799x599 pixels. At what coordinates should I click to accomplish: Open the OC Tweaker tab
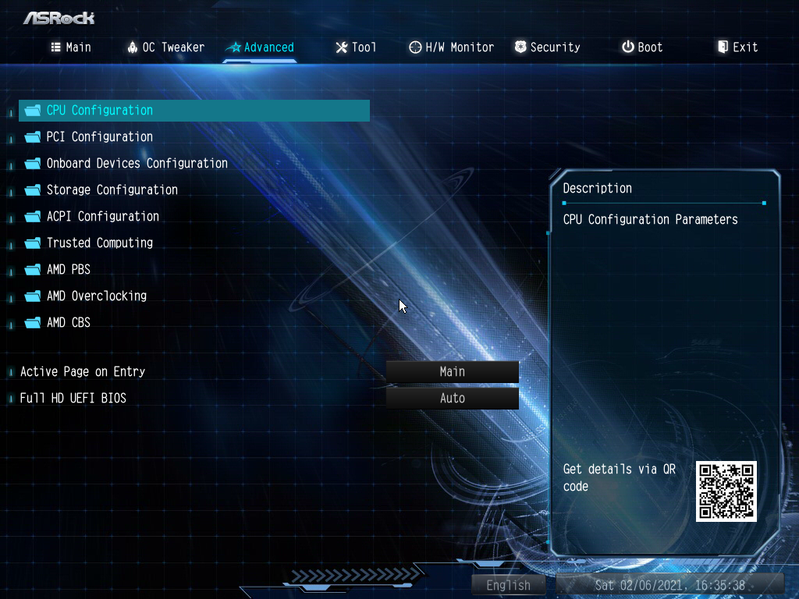click(165, 47)
